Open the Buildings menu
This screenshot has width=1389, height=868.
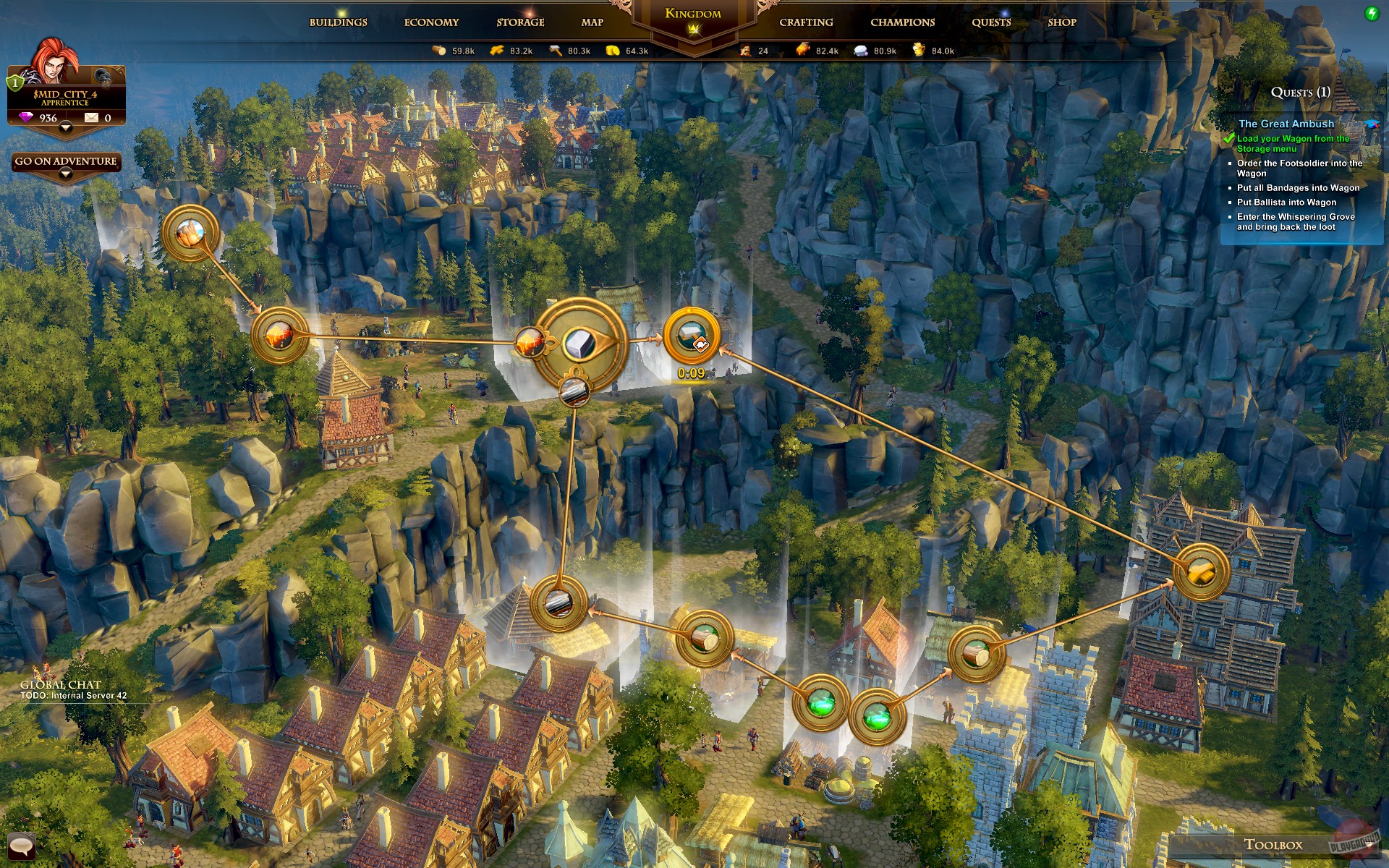coord(338,22)
